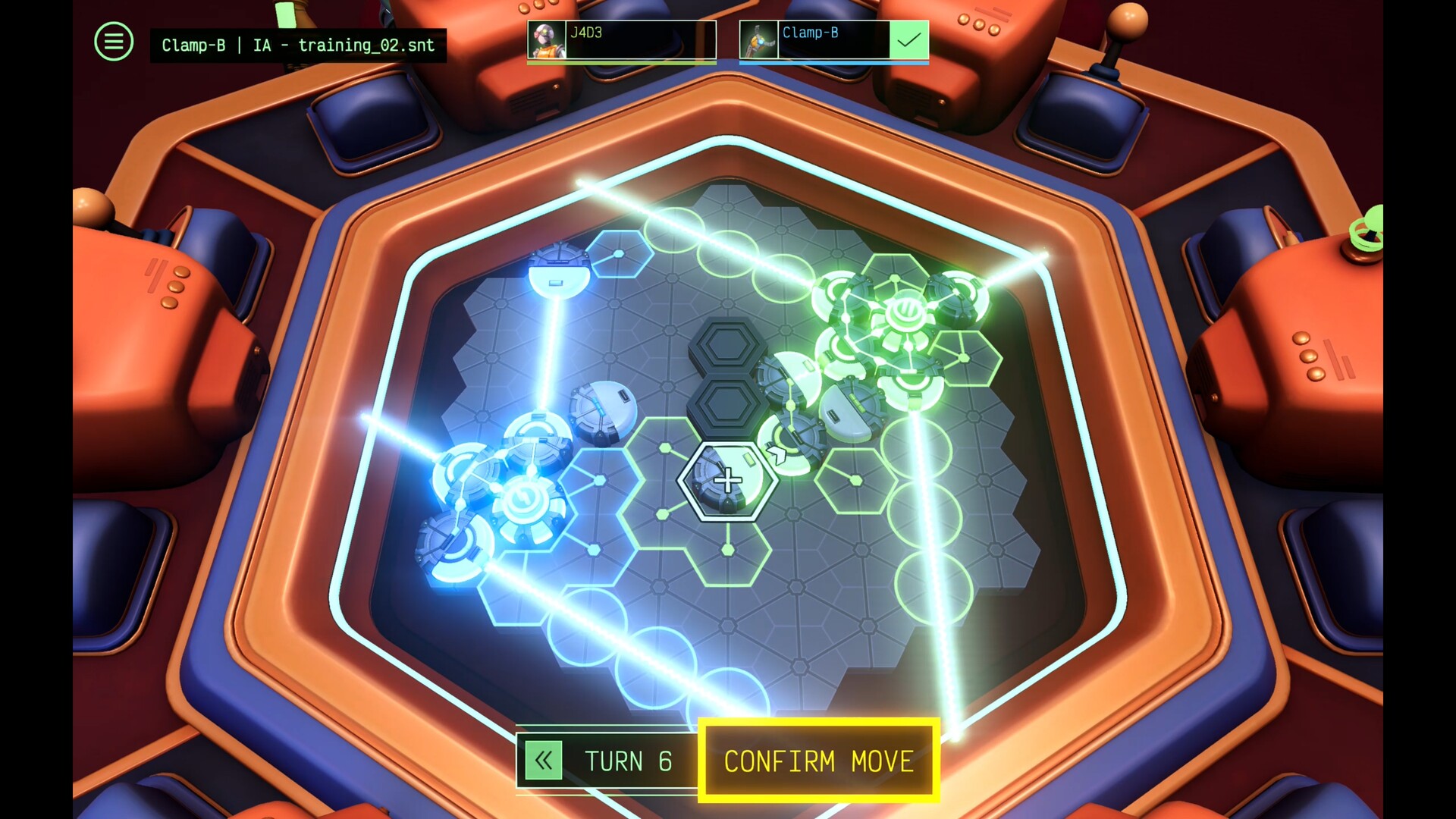Click the white half-dome piece at board's top
This screenshot has width=1456, height=819.
point(559,277)
